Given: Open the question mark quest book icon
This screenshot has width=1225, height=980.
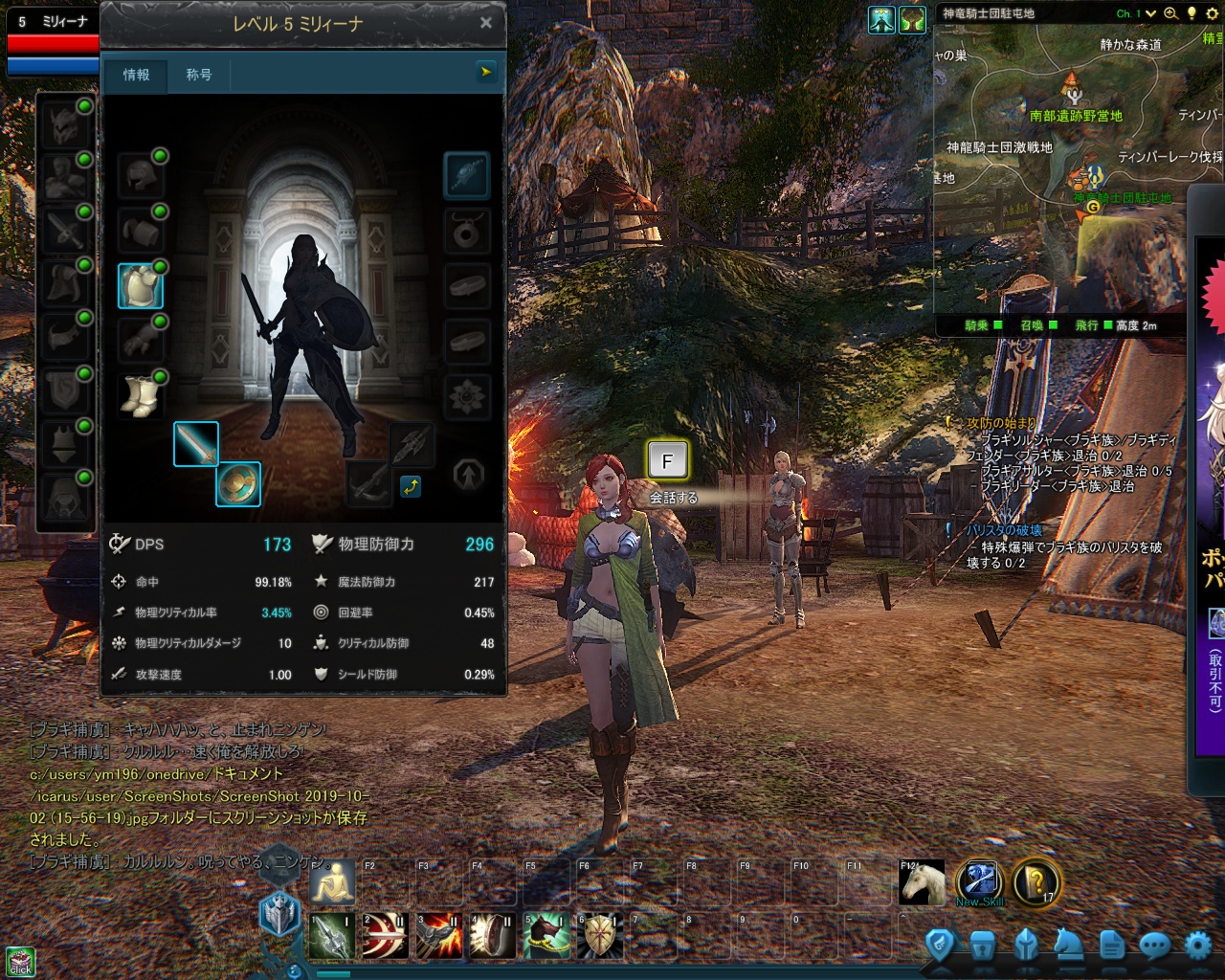Looking at the screenshot, I should (x=1035, y=882).
